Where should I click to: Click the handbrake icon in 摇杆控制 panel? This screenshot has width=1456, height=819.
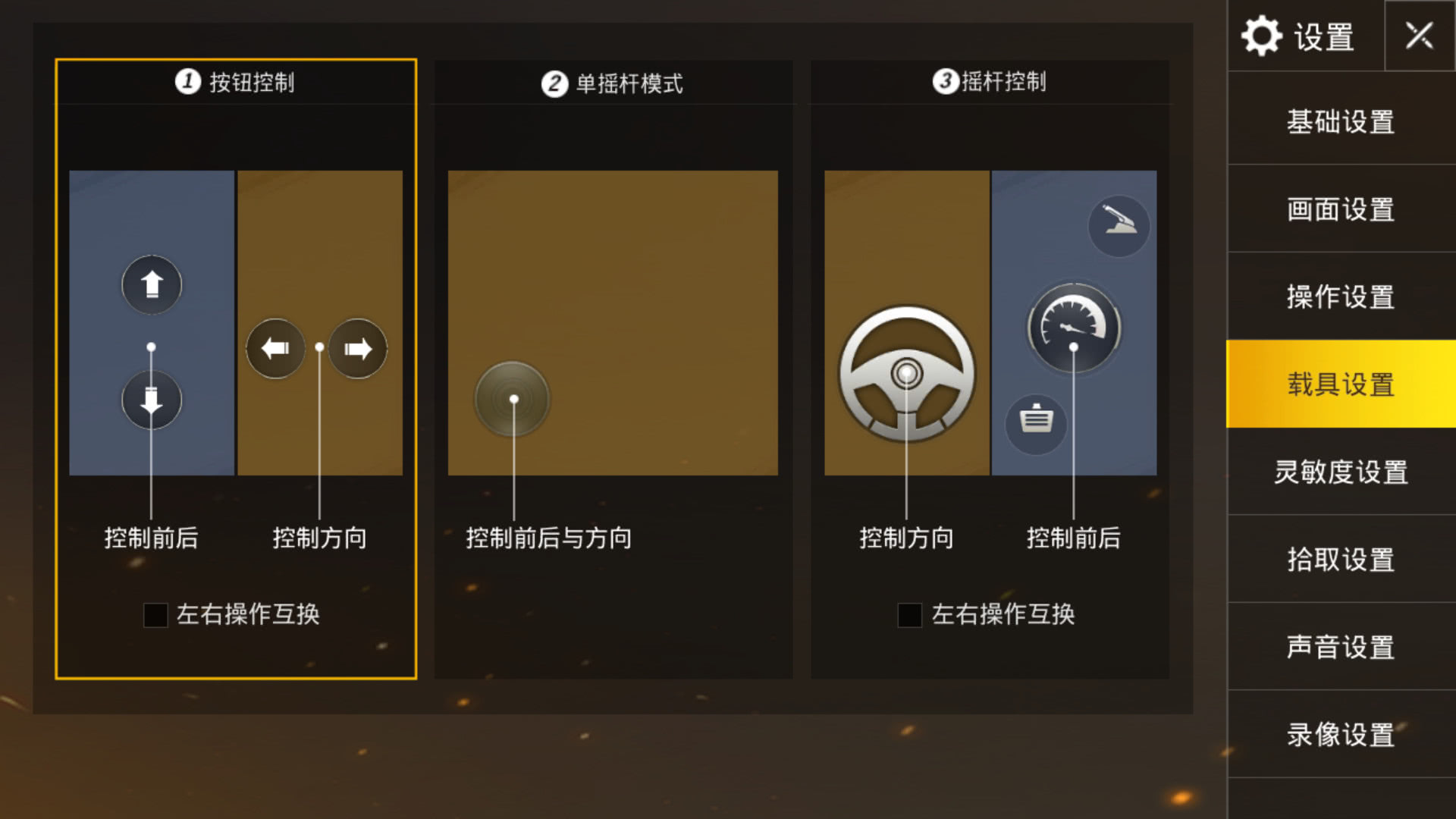[1120, 225]
